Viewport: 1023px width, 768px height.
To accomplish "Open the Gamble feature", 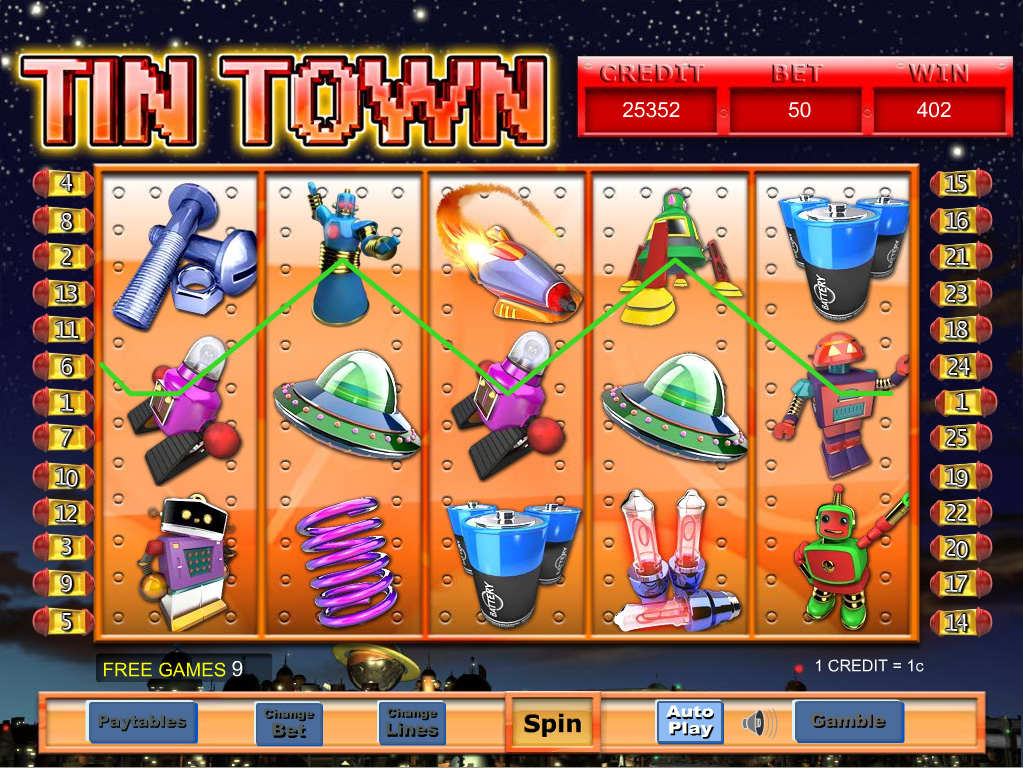I will [847, 721].
